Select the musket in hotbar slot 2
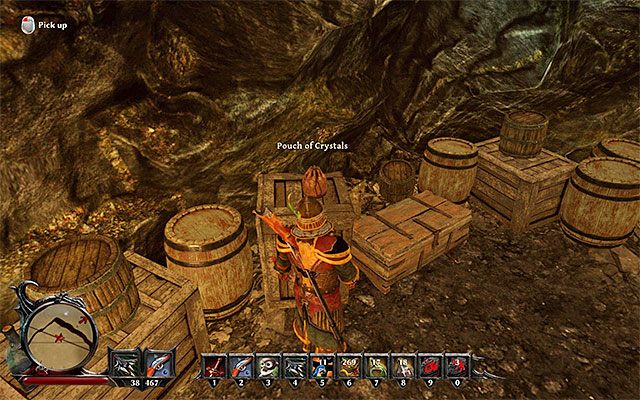This screenshot has width=640, height=400. pos(240,366)
